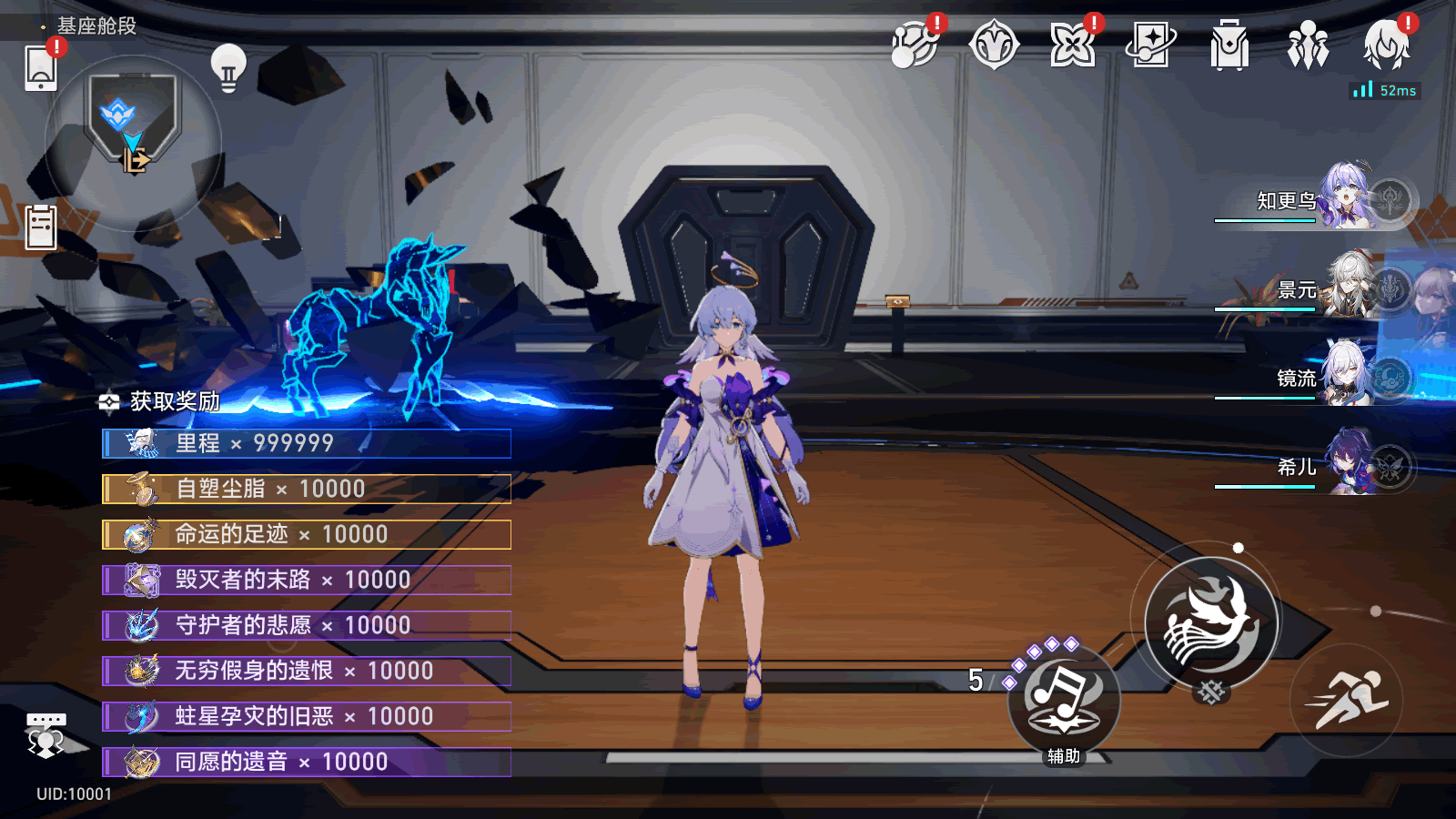Image resolution: width=1456 pixels, height=819 pixels.
Task: Open the phone menu icon
Action: click(x=41, y=68)
